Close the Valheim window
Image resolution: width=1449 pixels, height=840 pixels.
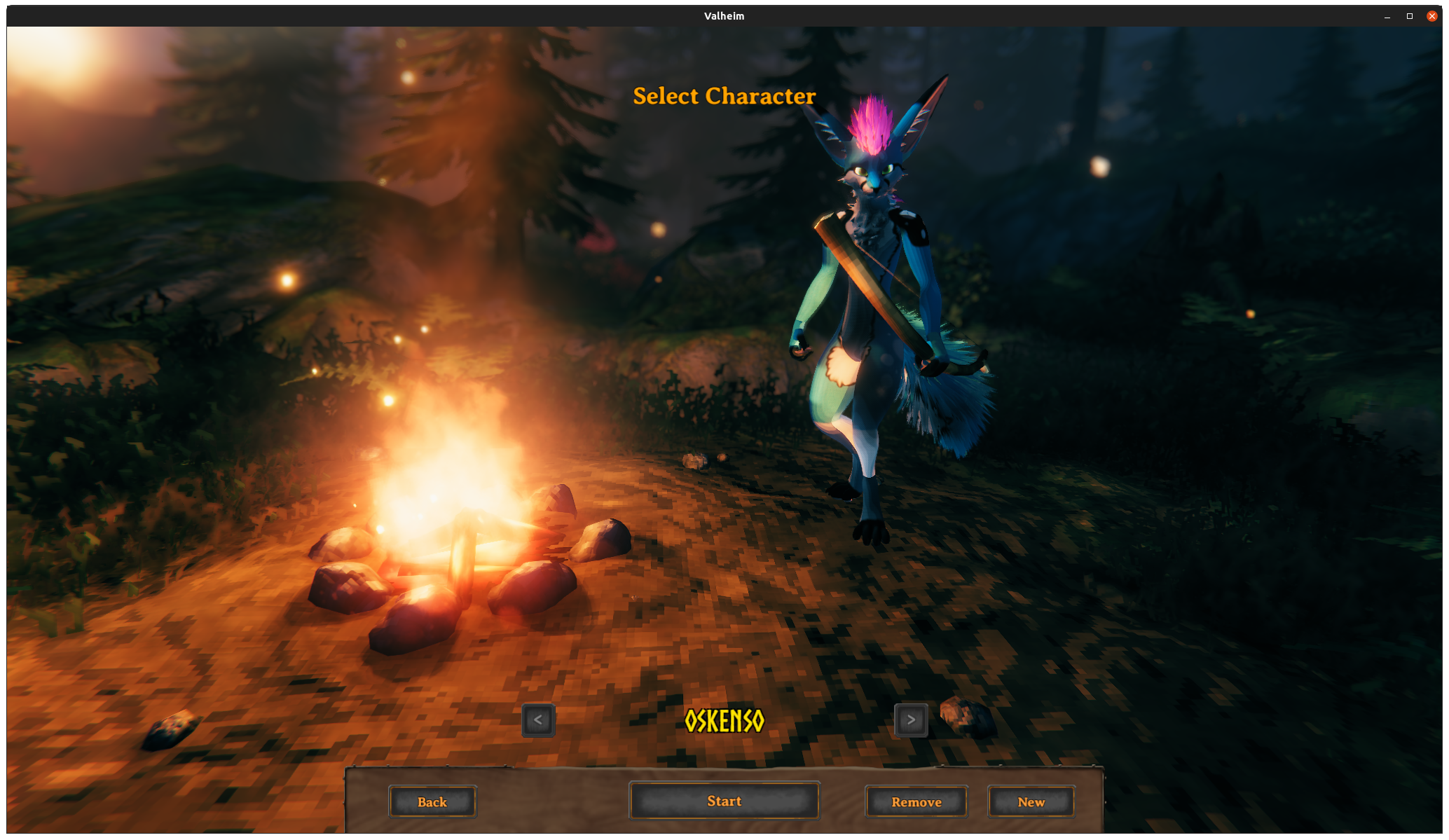pos(1431,16)
